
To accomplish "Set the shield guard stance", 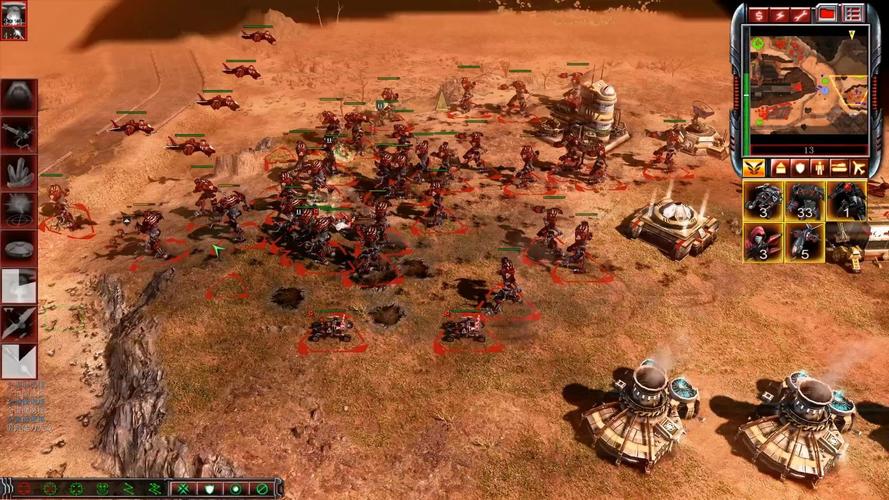I will click(209, 489).
